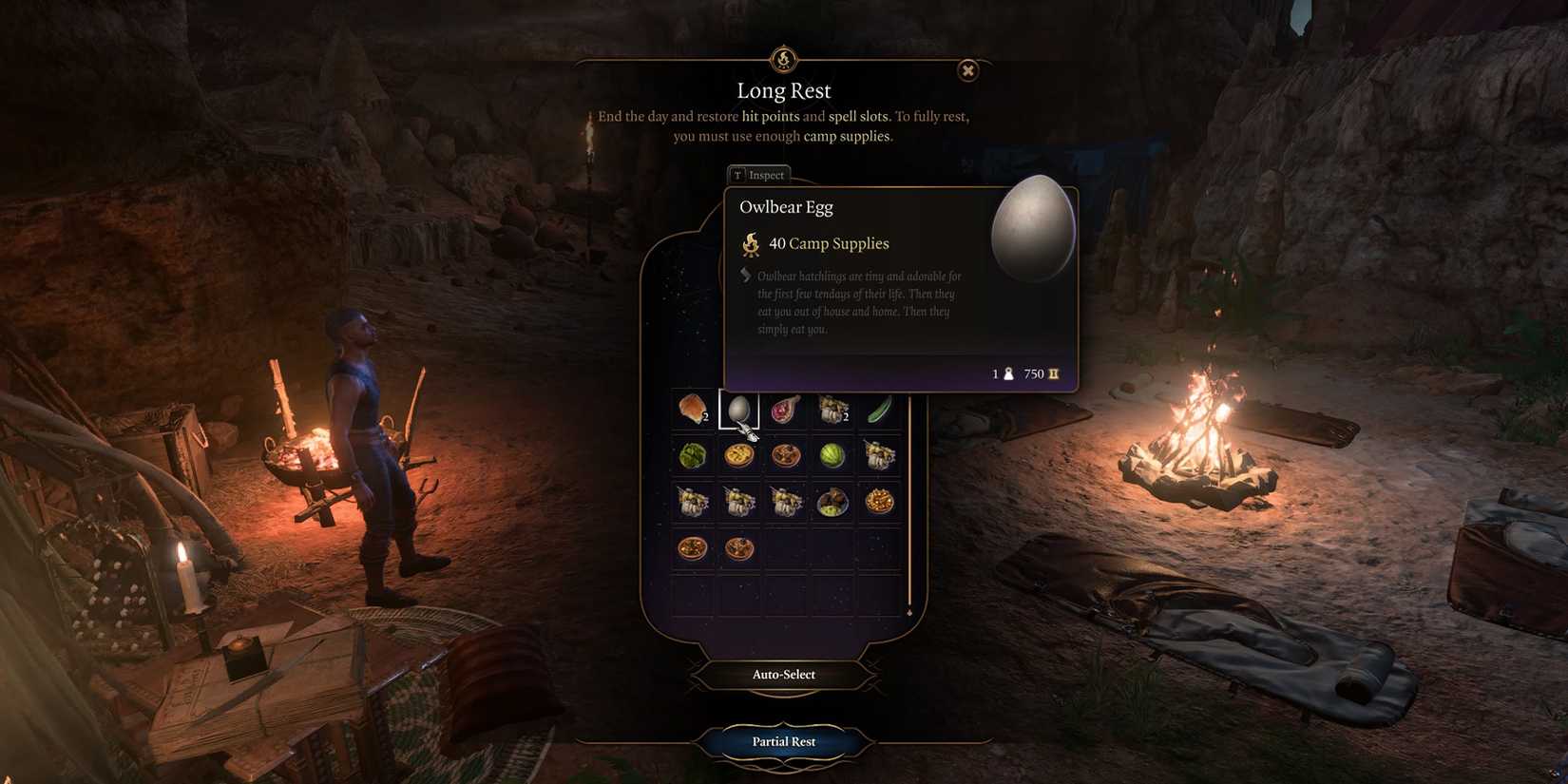The image size is (1568, 784).
Task: Choose the head of cabbage supply
Action: [692, 454]
